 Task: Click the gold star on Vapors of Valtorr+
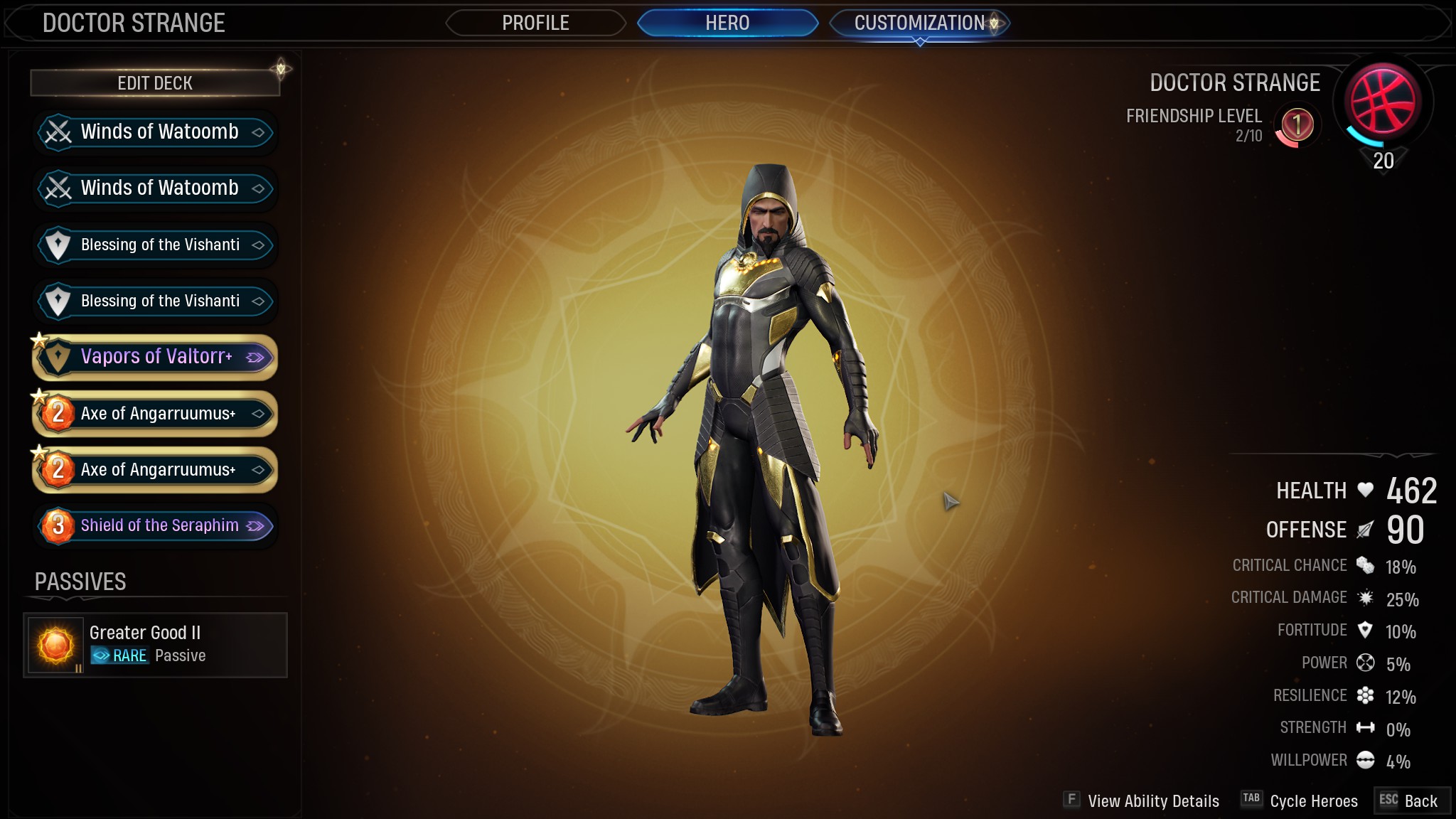[41, 339]
